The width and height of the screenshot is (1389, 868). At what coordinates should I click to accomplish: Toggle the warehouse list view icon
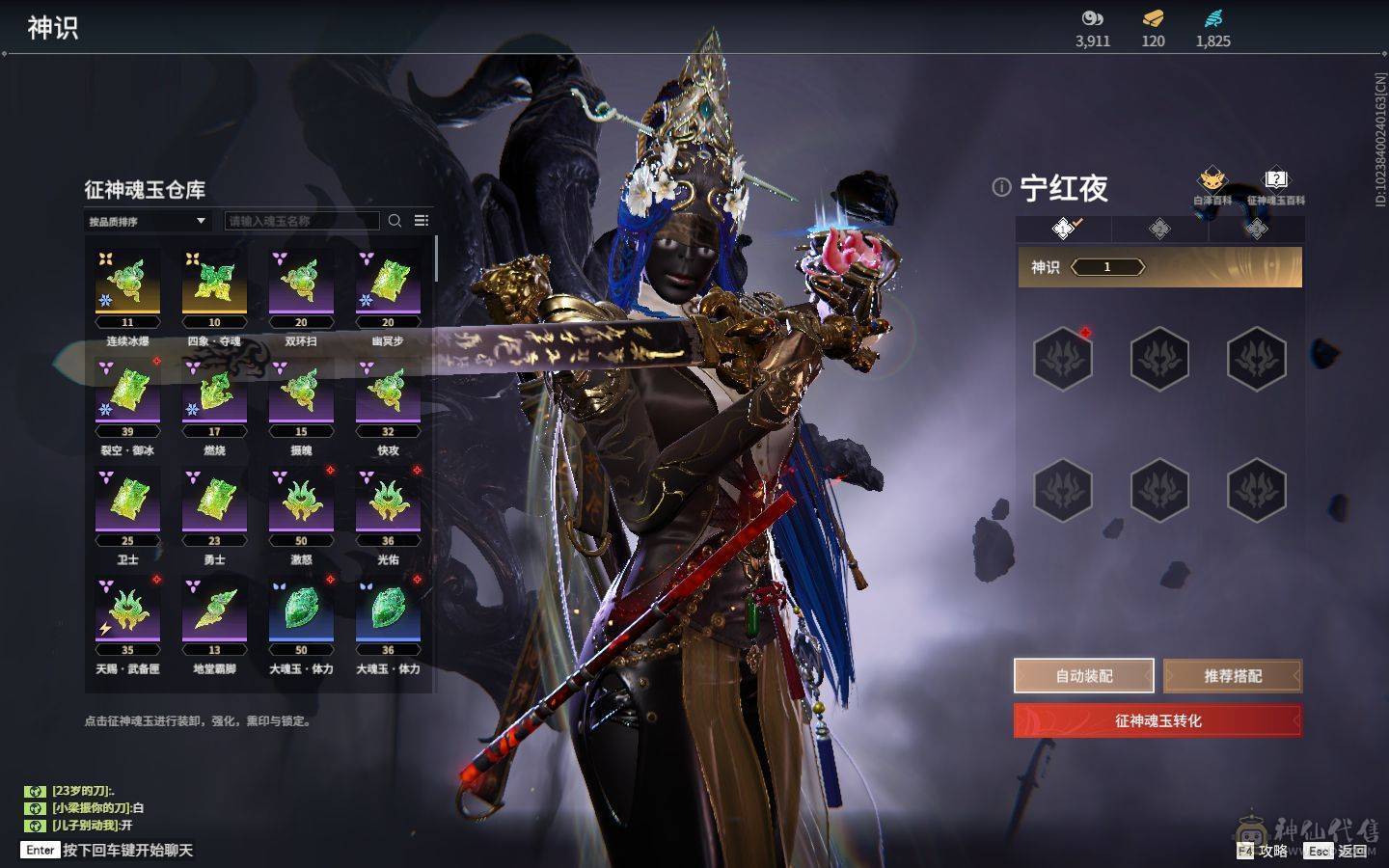422,221
